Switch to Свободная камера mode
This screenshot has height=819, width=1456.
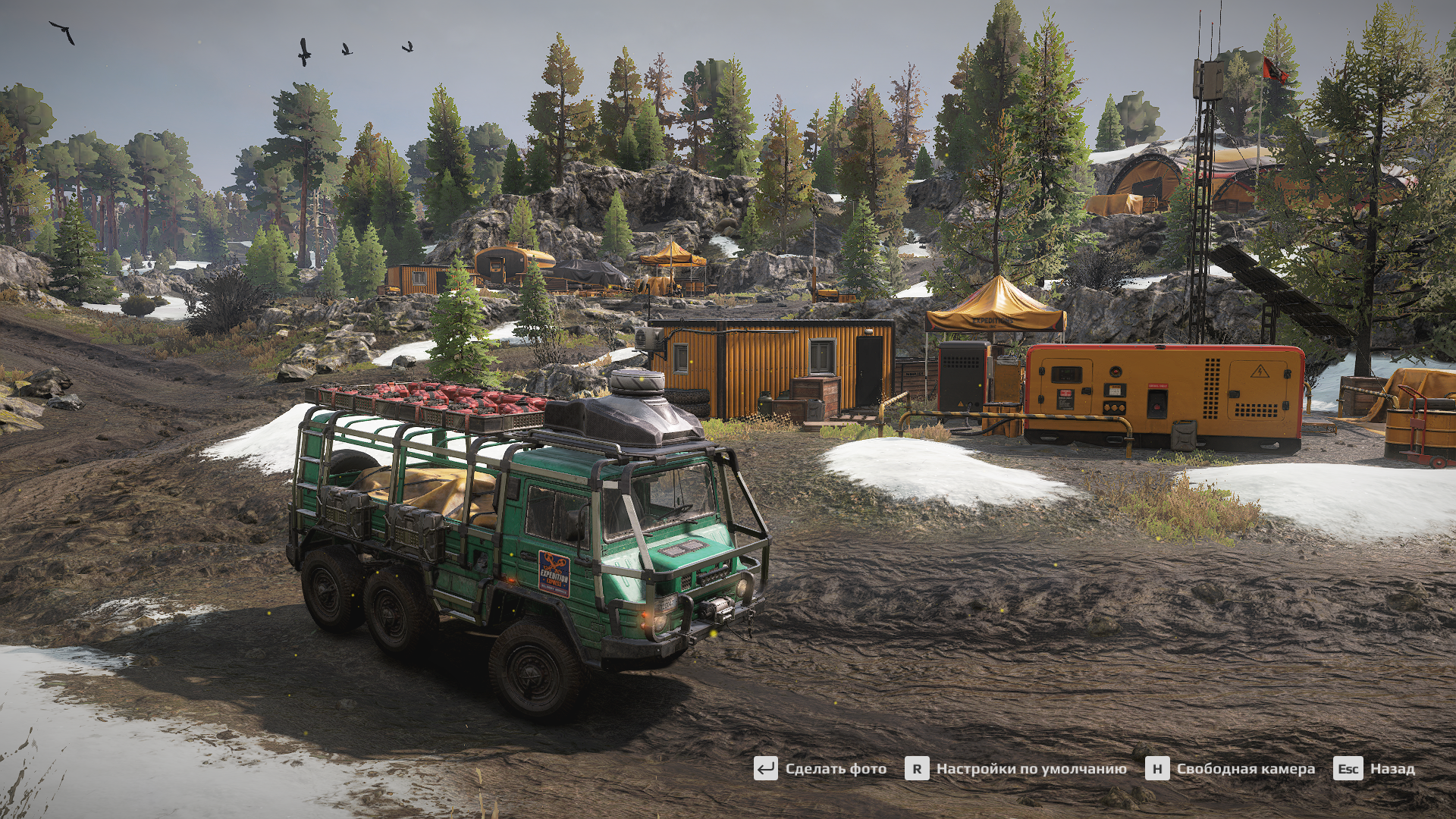point(1231,769)
